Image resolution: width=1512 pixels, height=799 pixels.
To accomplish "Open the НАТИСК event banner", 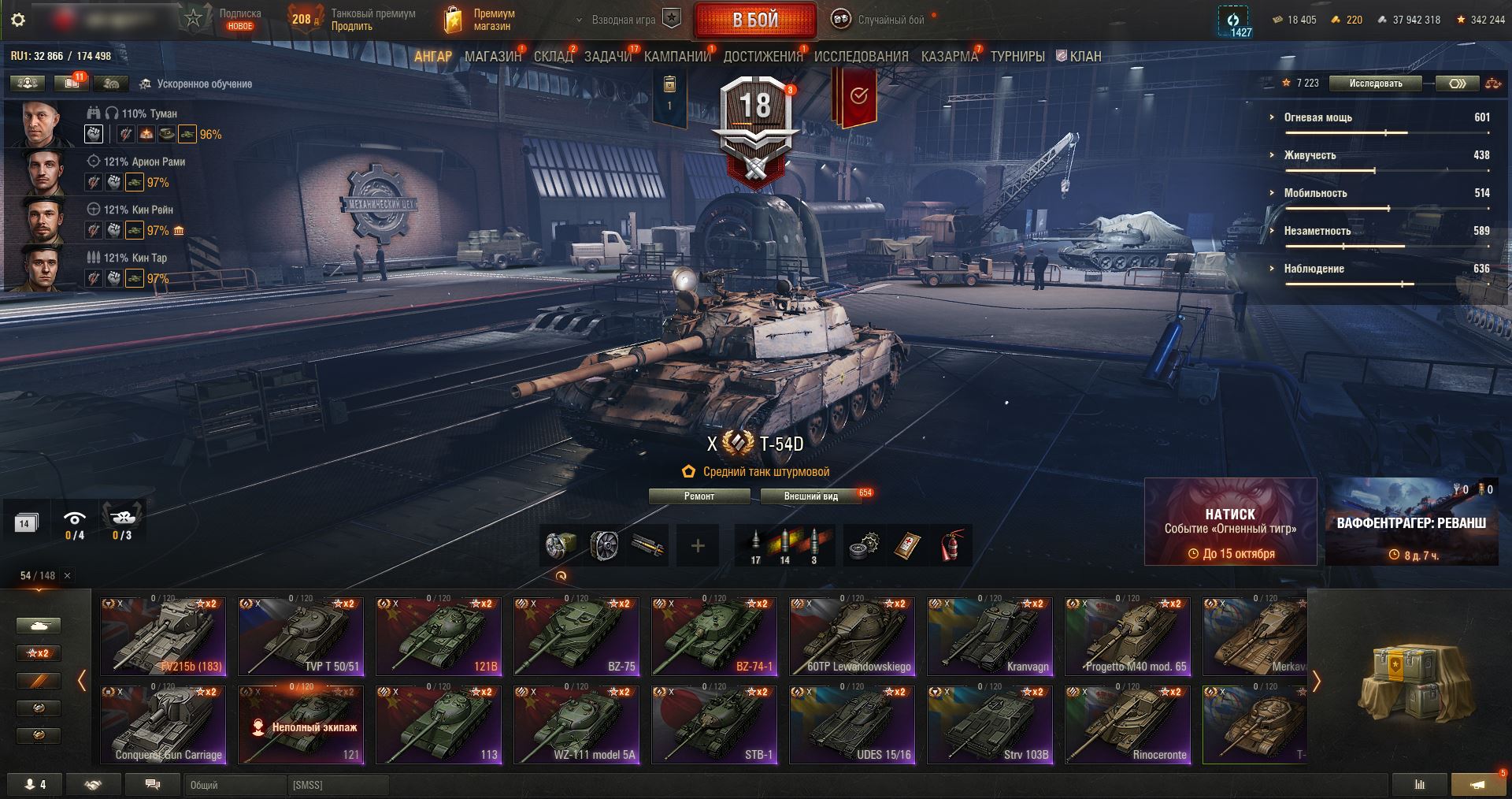I will [x=1230, y=522].
